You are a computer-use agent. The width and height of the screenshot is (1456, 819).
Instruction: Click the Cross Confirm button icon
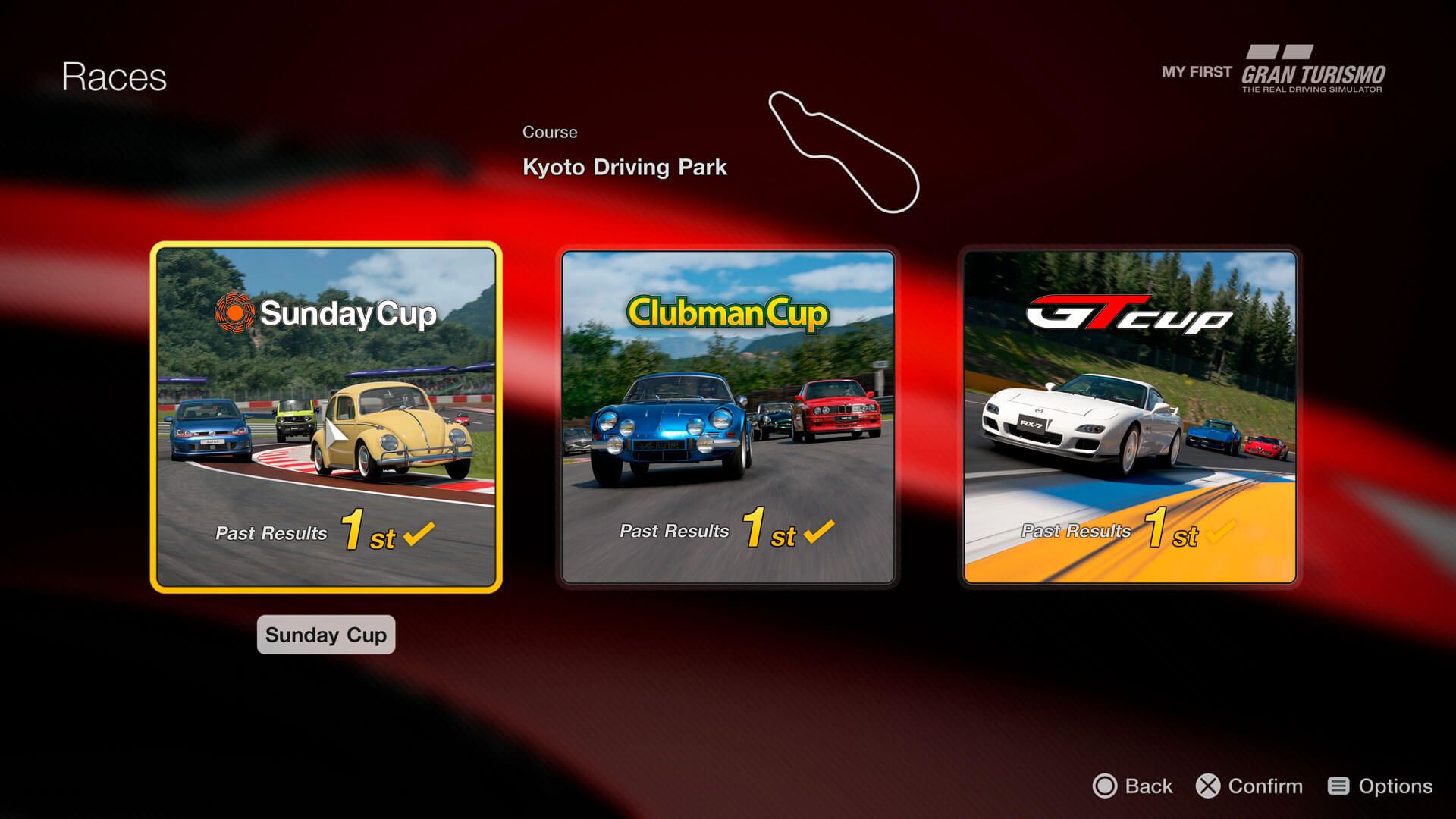[x=1209, y=786]
